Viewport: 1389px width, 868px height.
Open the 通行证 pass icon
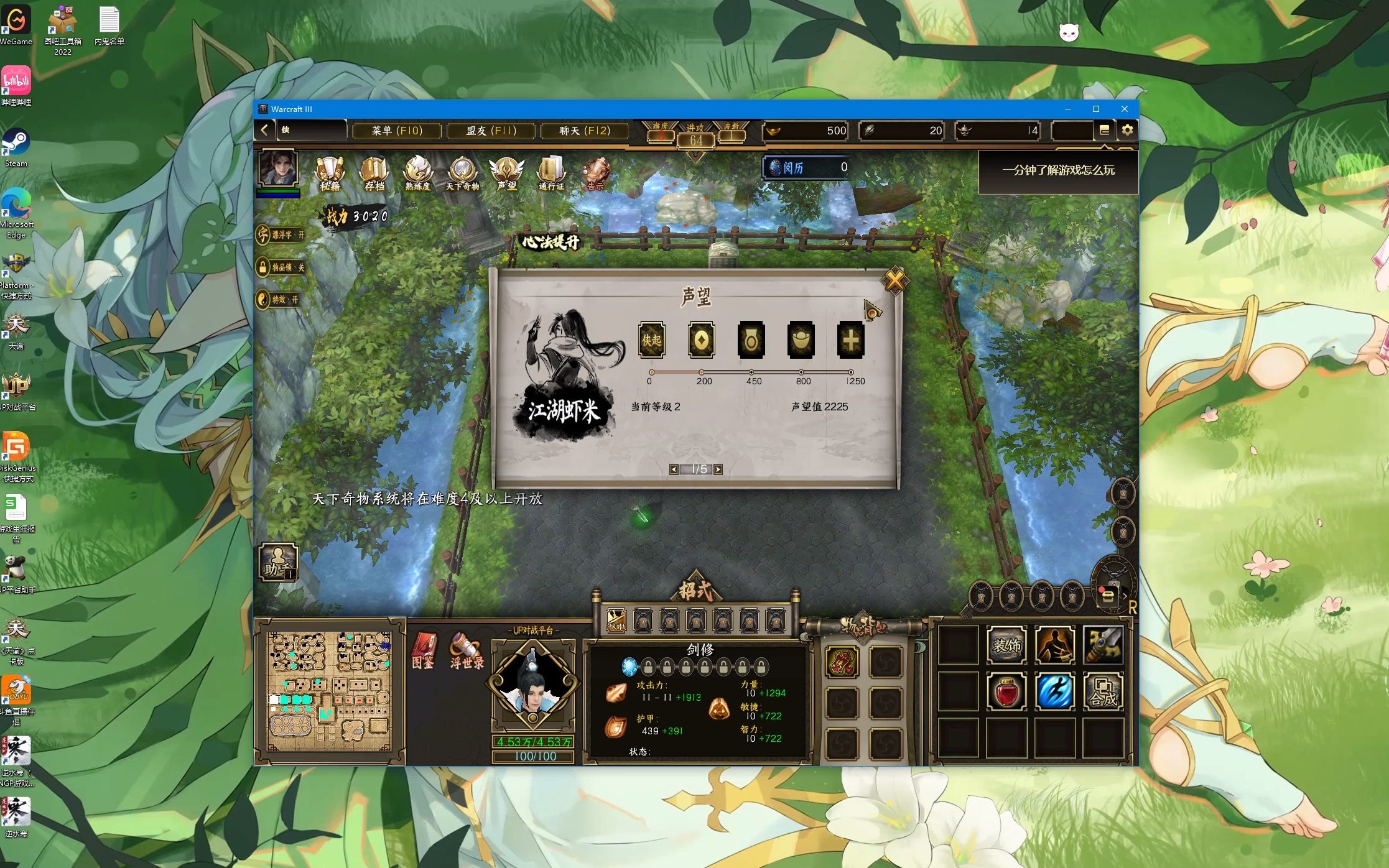[x=551, y=172]
